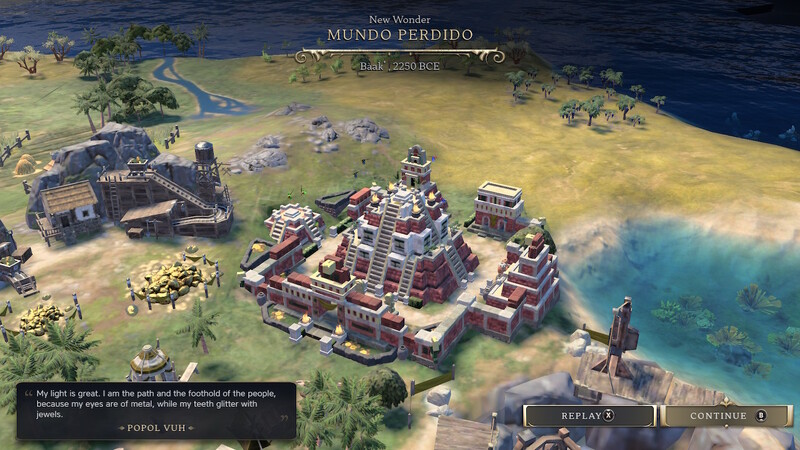This screenshot has height=450, width=800.
Task: Continue past the New Wonder screen
Action: click(726, 416)
